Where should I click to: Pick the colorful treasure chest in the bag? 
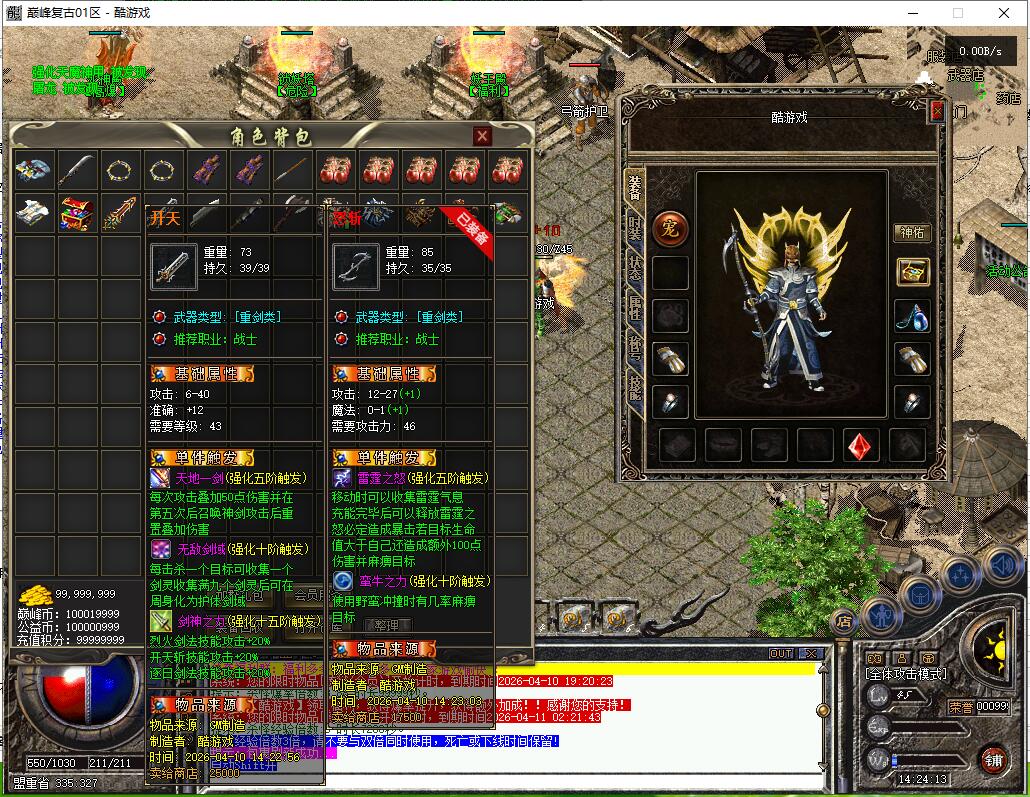[77, 213]
